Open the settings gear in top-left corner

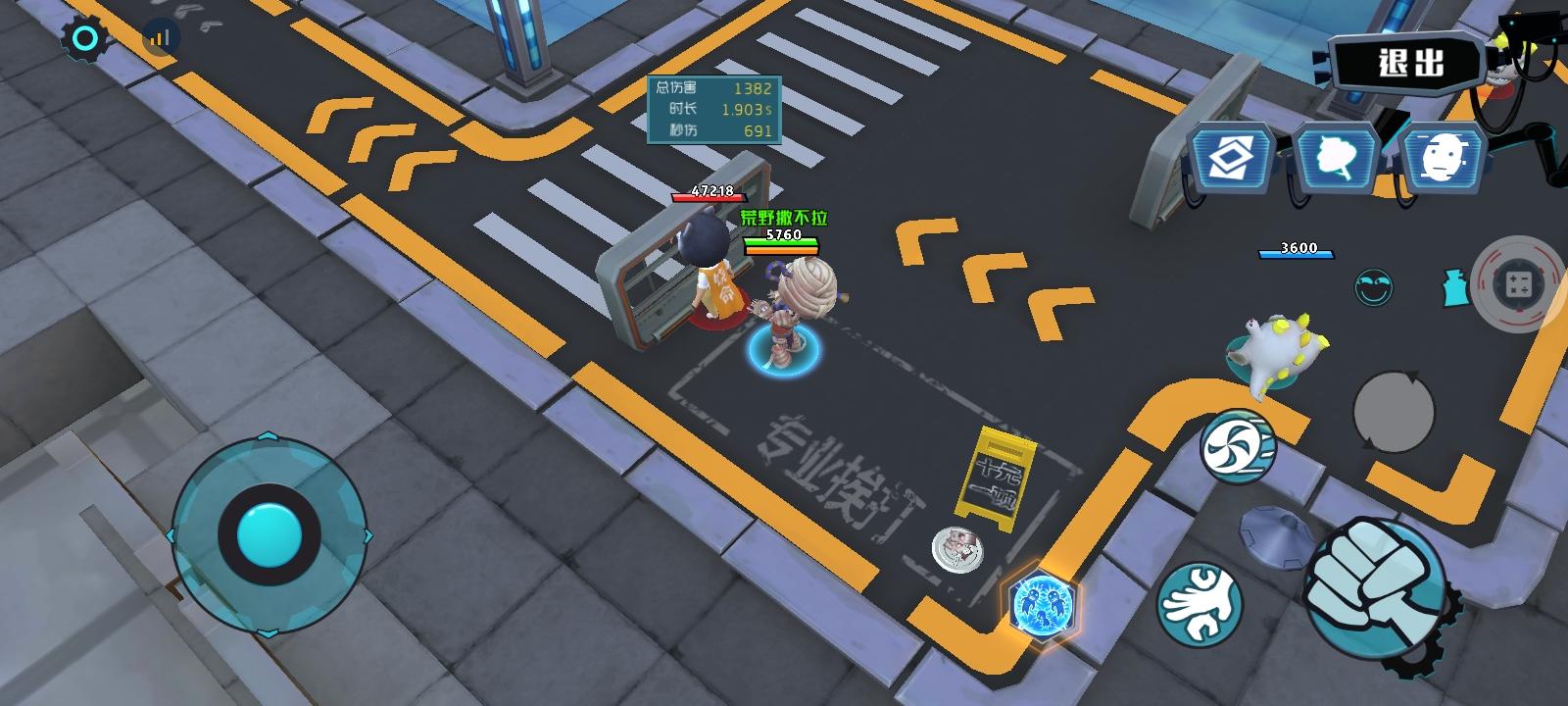(86, 37)
